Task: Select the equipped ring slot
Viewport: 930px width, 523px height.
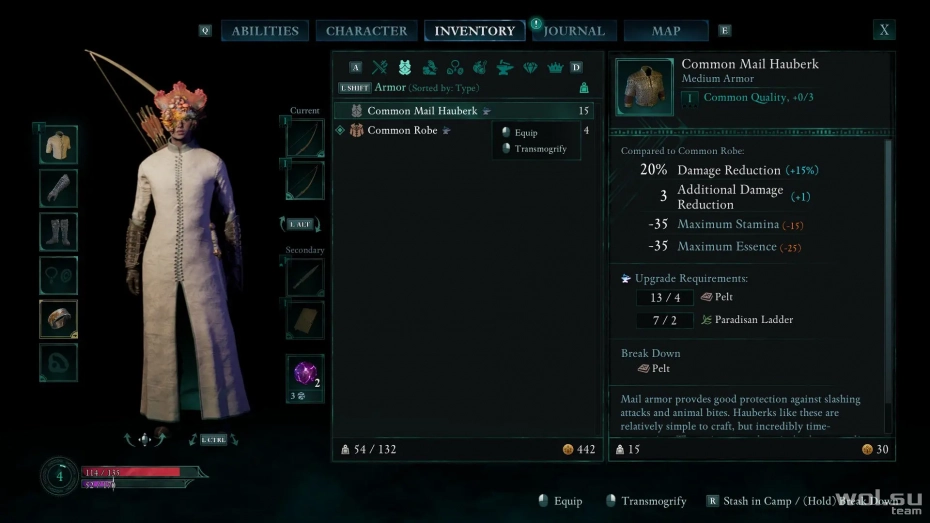Action: (58, 319)
